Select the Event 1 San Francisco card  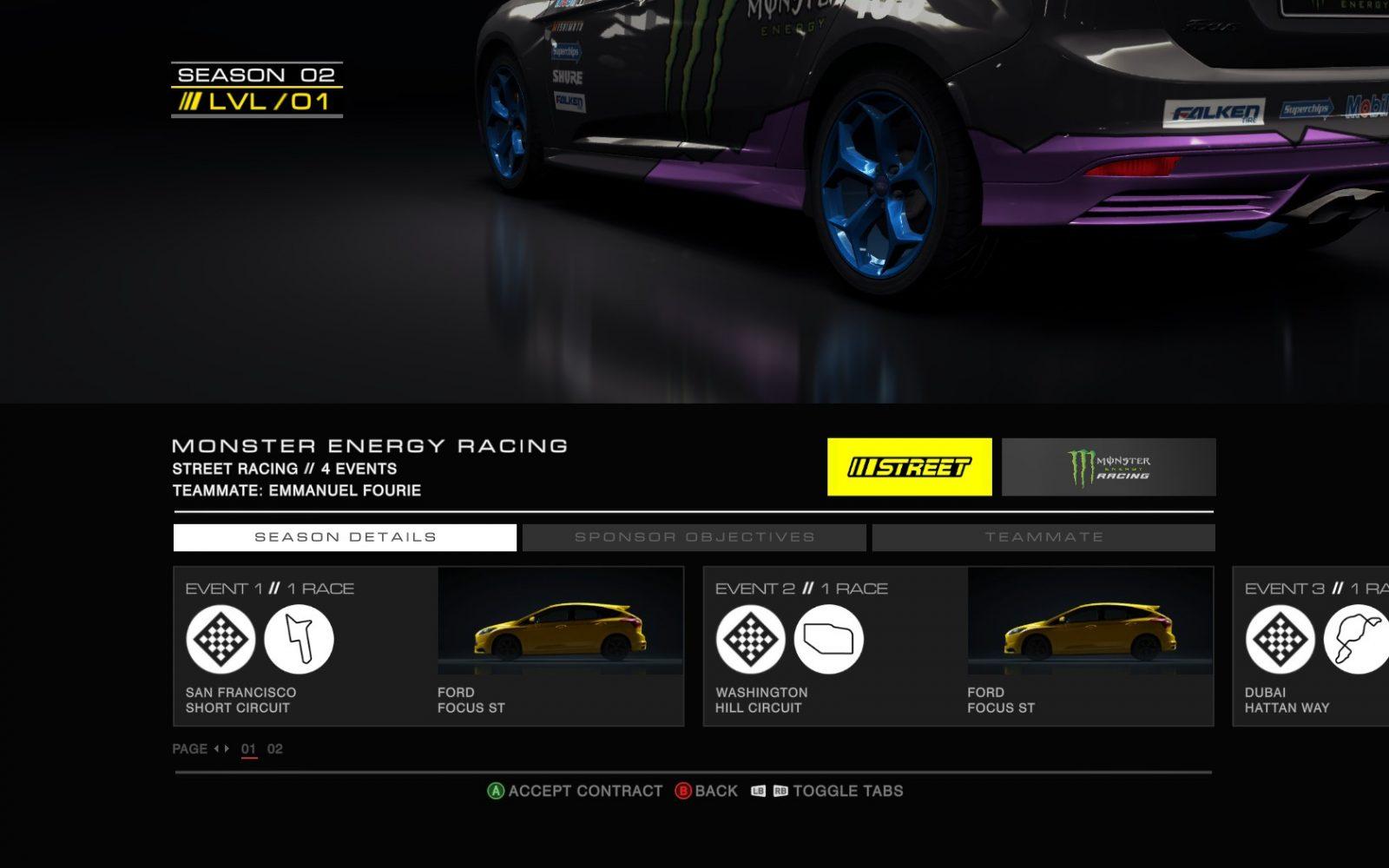click(x=428, y=646)
